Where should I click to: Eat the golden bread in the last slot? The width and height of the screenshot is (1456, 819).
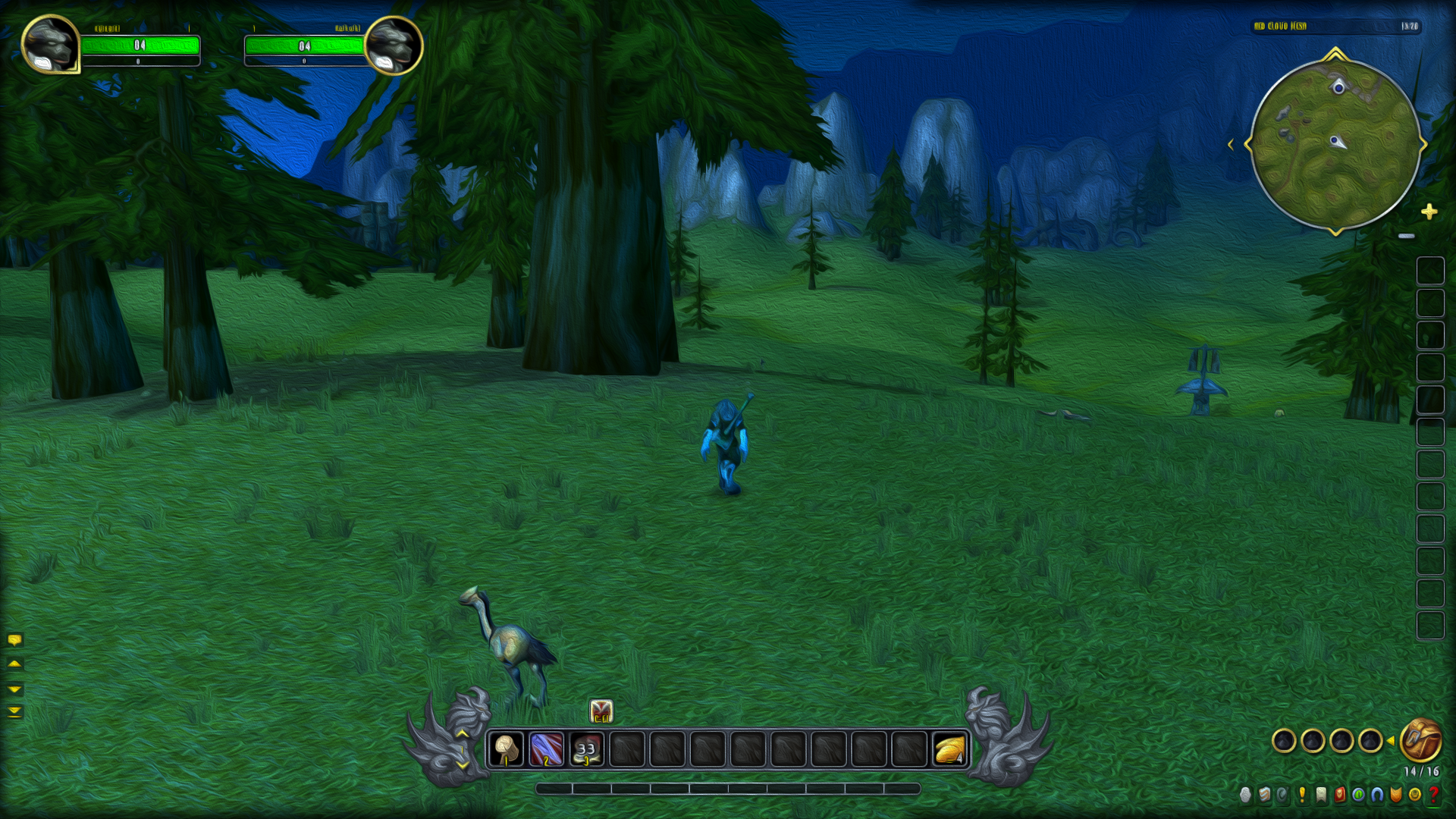949,749
